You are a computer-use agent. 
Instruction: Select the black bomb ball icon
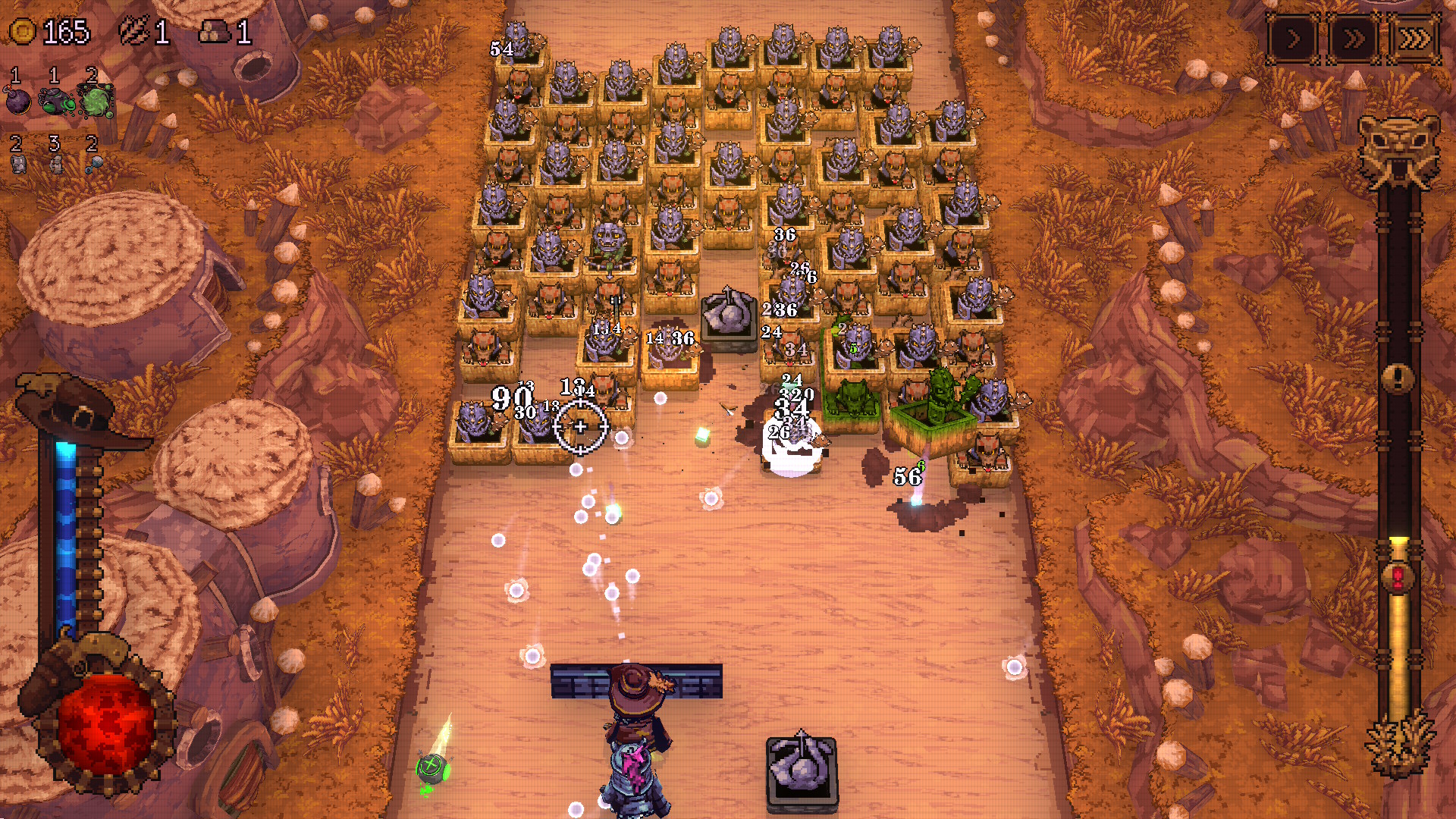[18, 100]
